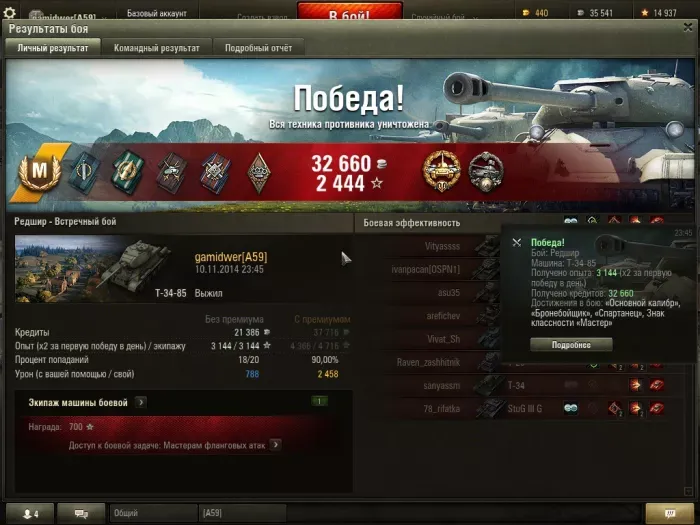
Task: Click the Mastery badge M medal
Action: pyautogui.click(x=42, y=170)
